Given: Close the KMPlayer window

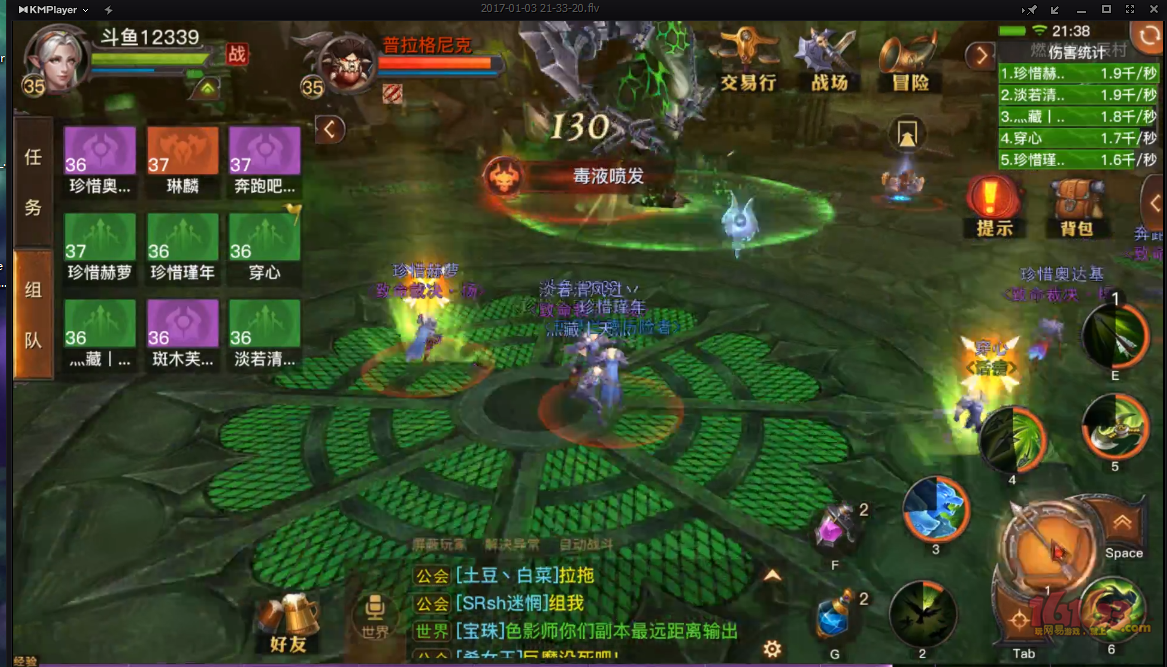Looking at the screenshot, I should (1156, 9).
